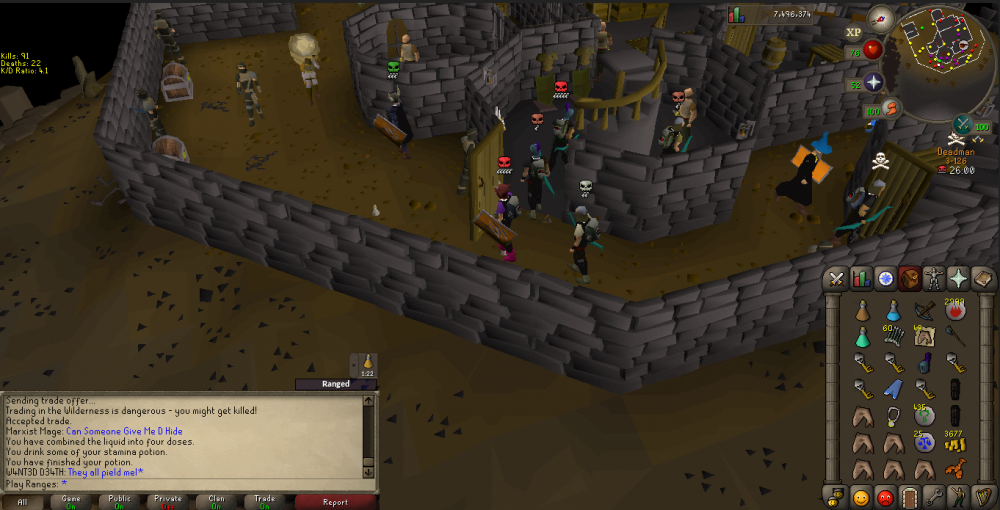Switch to the Skills stats tab
The width and height of the screenshot is (1000, 510).
(861, 279)
